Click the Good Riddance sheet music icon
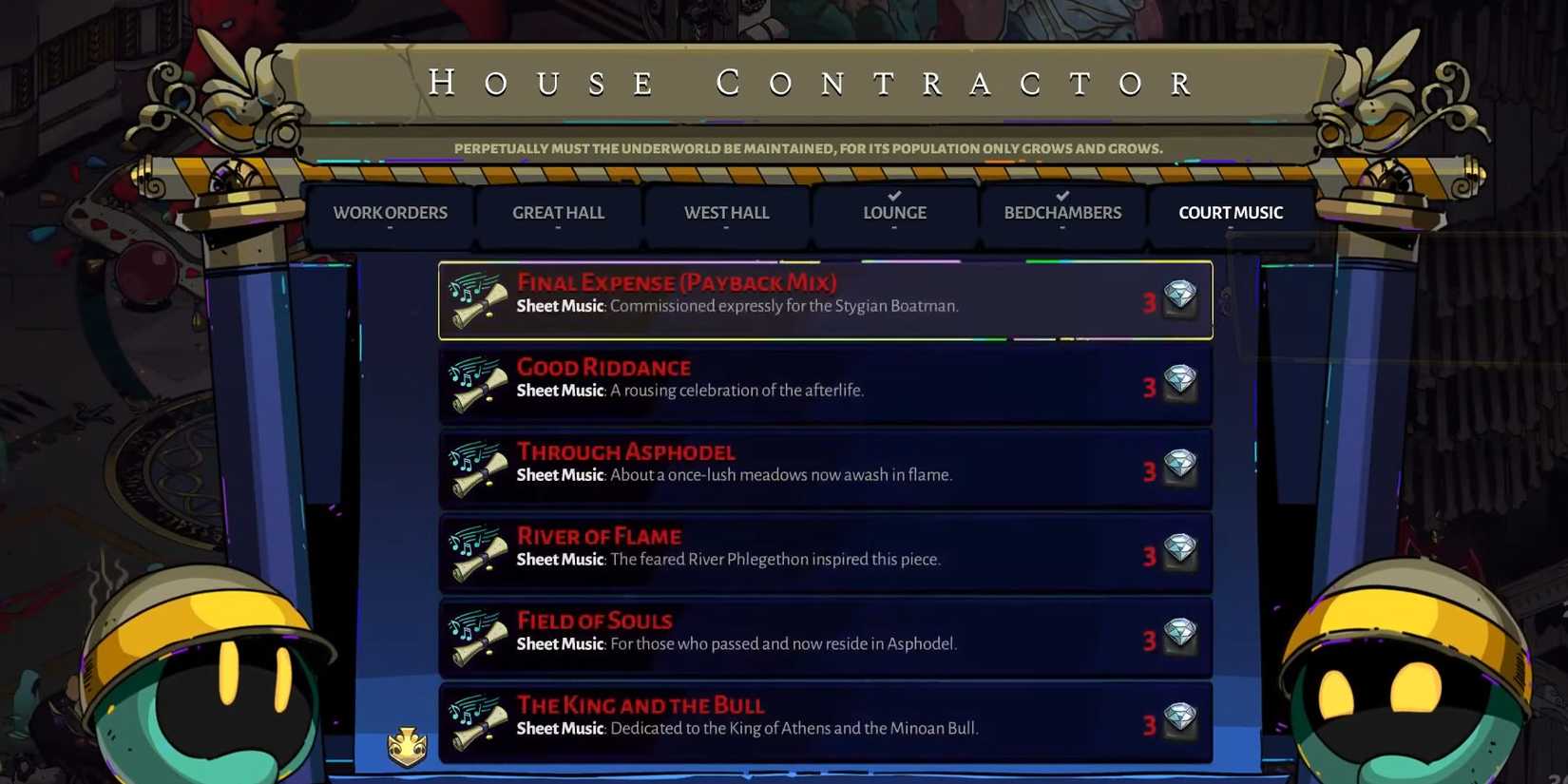The image size is (1568, 784). point(477,383)
